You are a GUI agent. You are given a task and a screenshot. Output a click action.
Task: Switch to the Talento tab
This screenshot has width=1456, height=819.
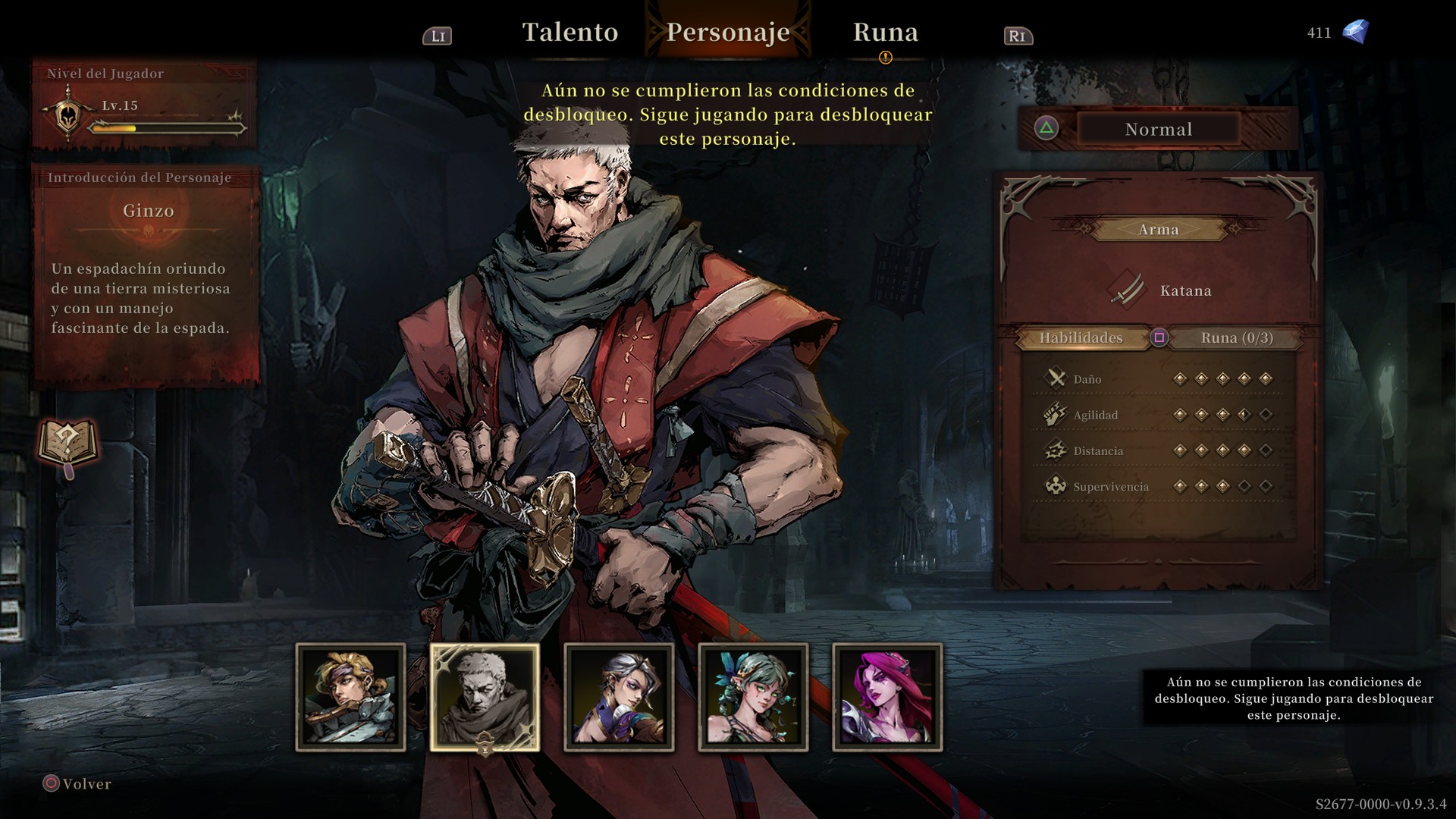[x=570, y=33]
